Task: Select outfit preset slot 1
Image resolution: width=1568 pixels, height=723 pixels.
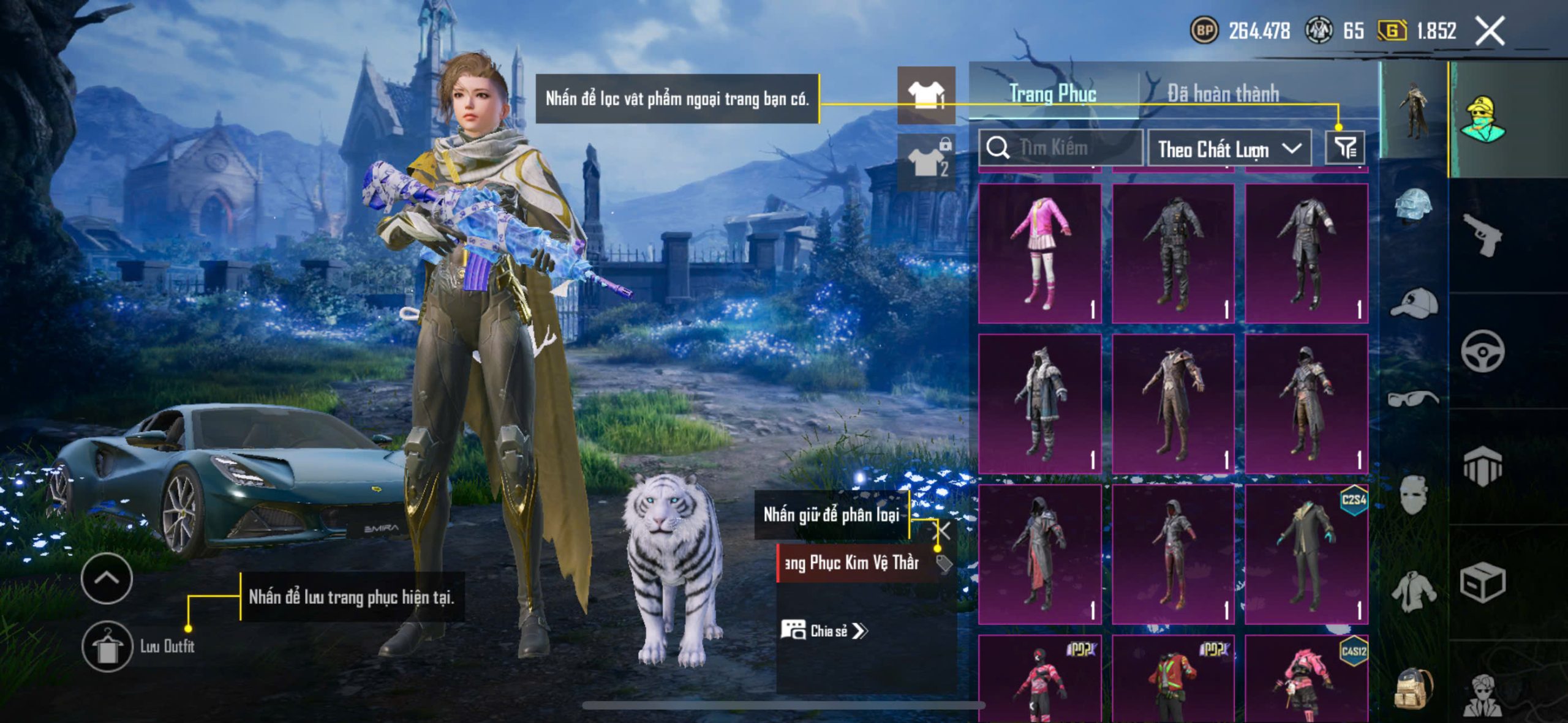Action: pyautogui.click(x=926, y=95)
